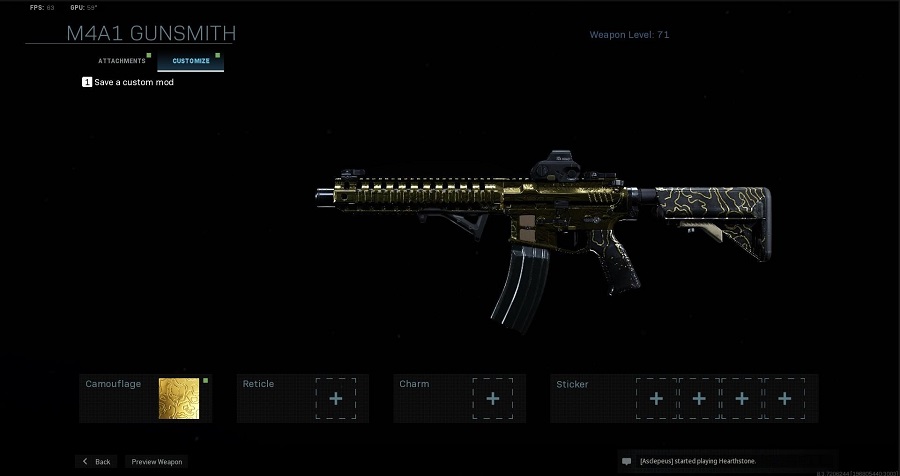Open the Hearthstone friend notification
This screenshot has width=900, height=476.
tap(701, 461)
